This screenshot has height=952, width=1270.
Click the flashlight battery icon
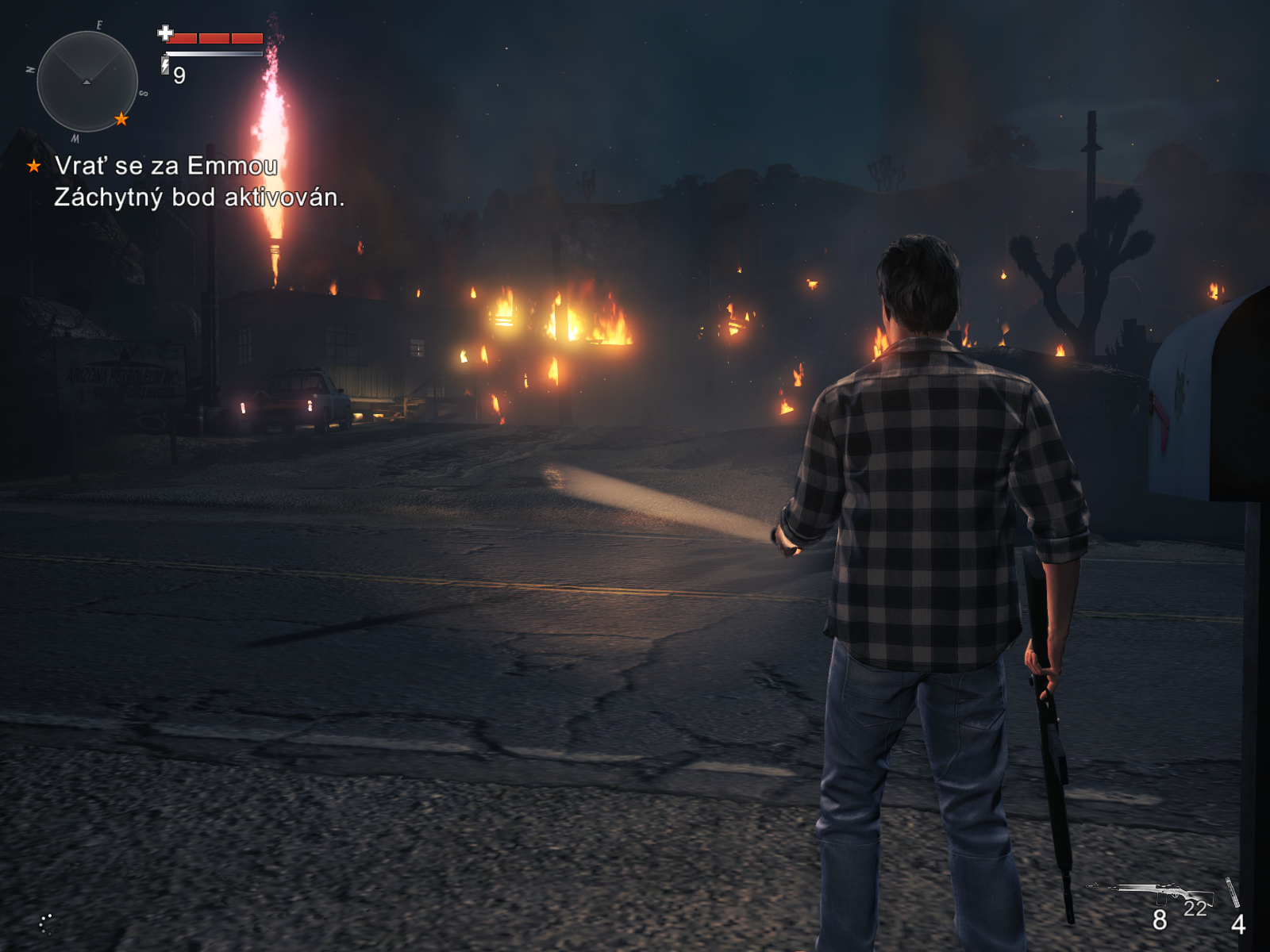165,65
